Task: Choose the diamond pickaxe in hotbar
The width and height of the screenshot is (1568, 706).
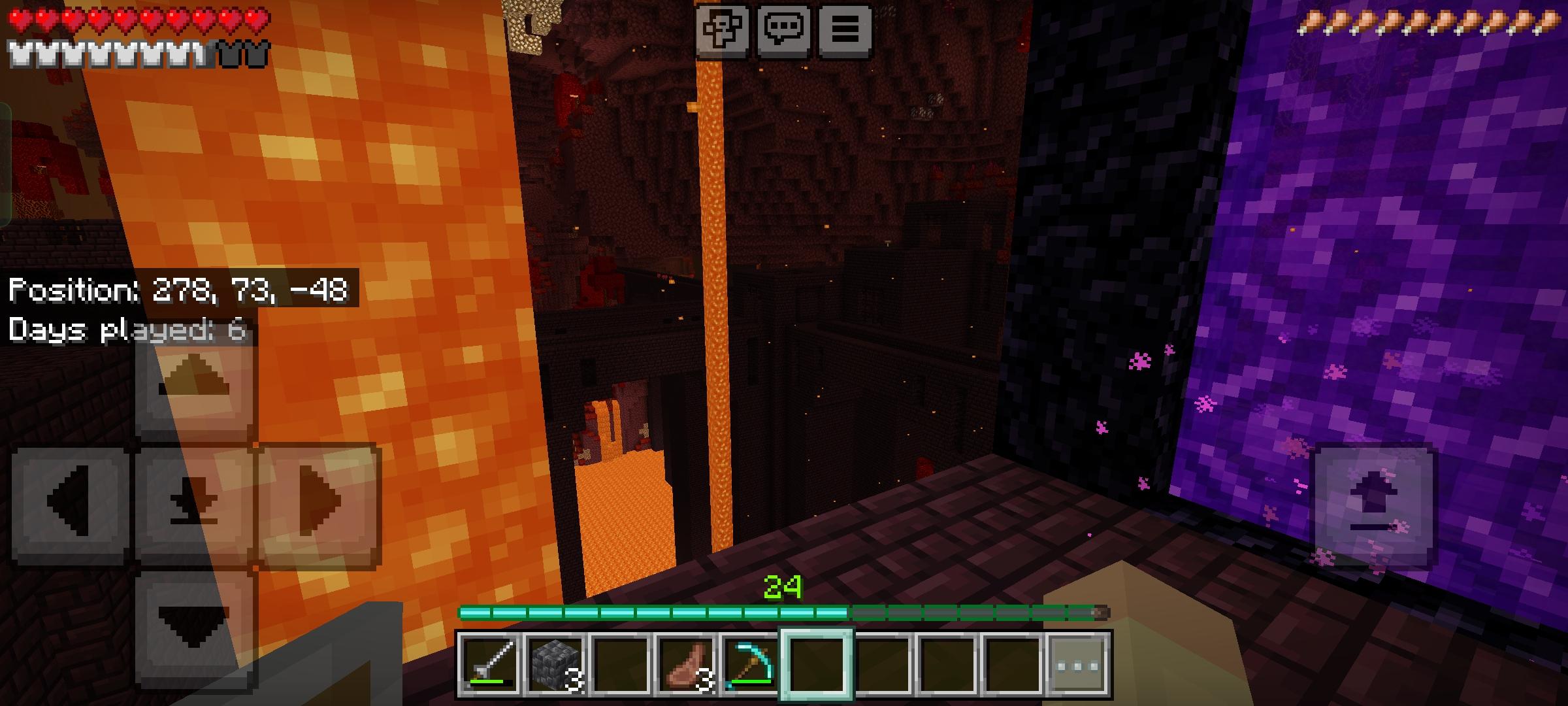Action: pos(750,664)
